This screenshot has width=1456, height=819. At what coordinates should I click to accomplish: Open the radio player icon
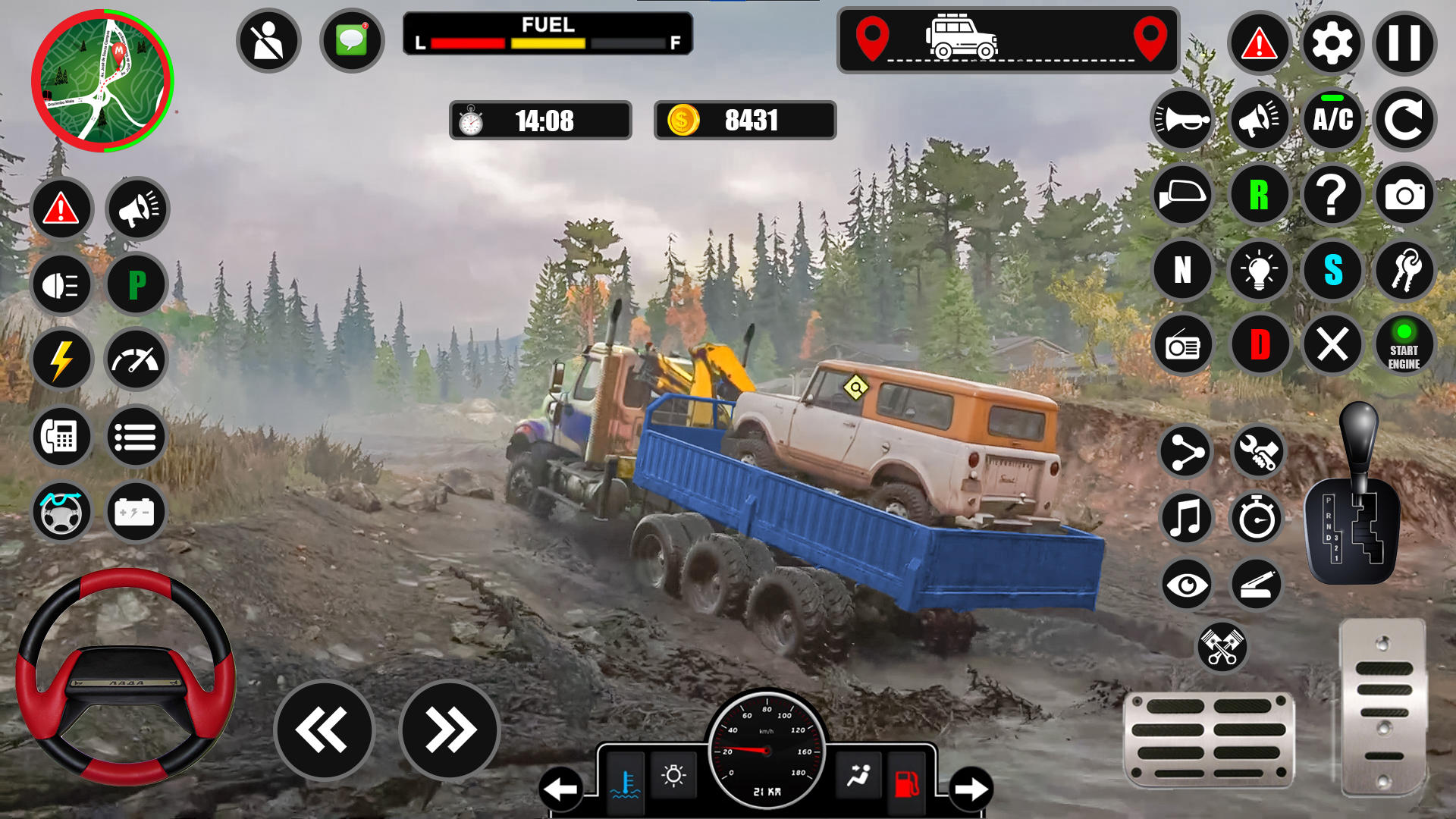(x=1181, y=345)
